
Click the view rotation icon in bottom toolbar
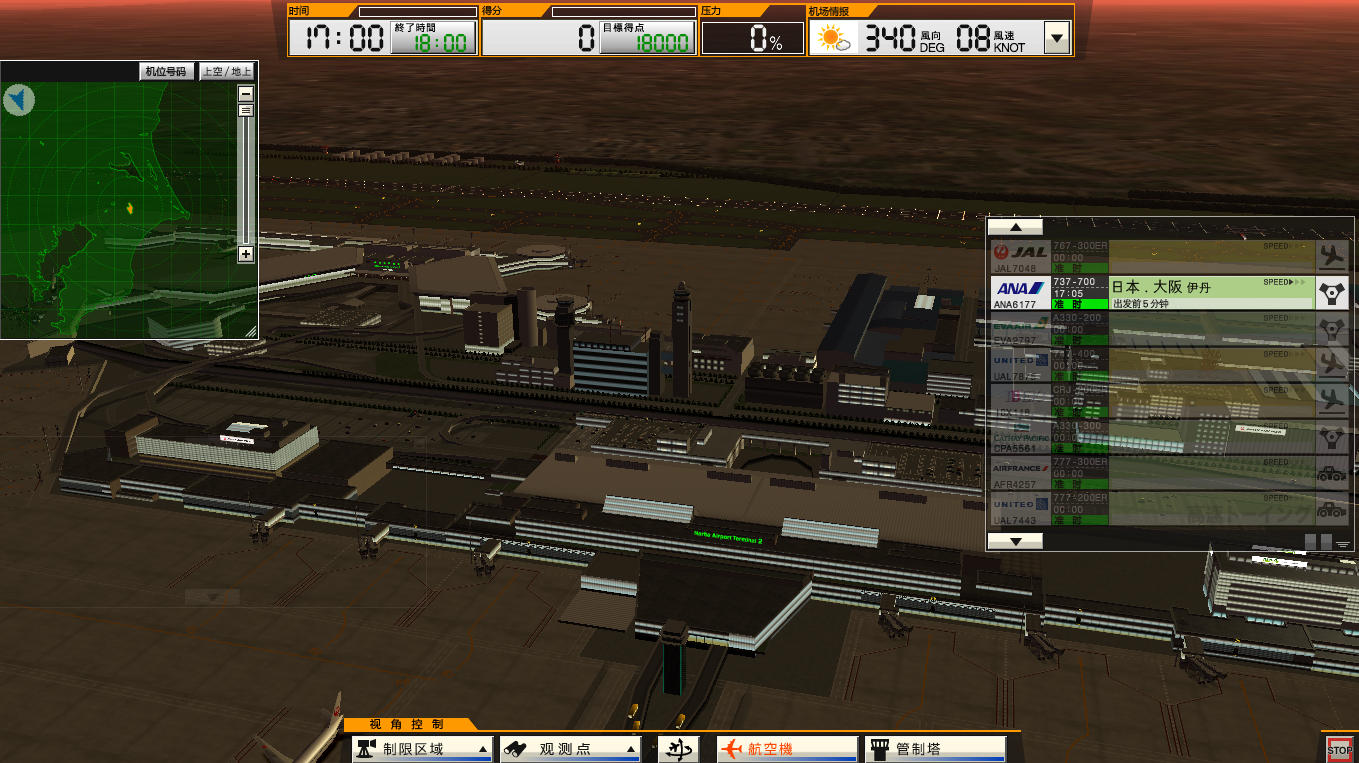pos(676,748)
